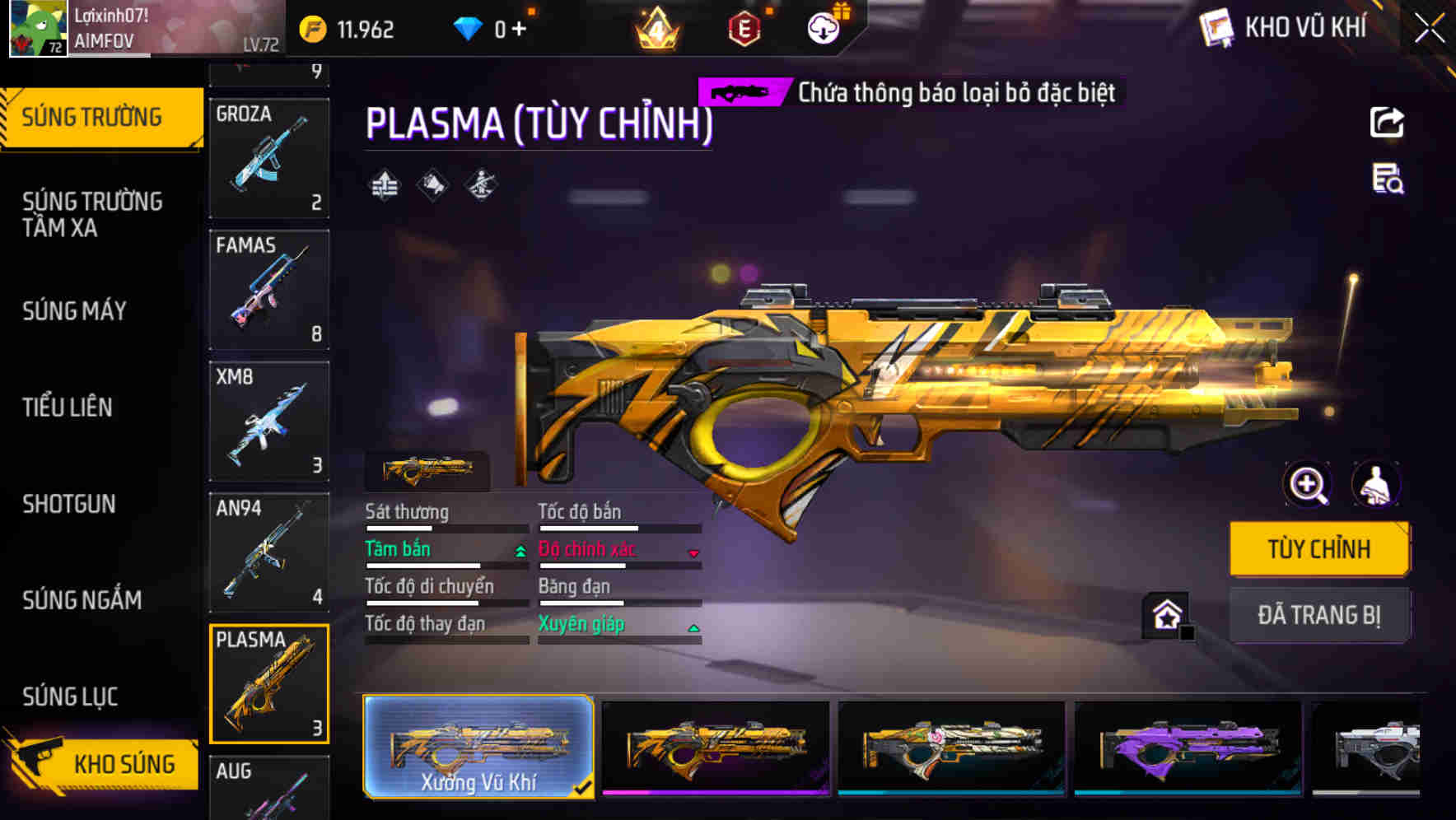Click the Đã Trang Bị equipped button
This screenshot has height=820, width=1456.
click(x=1318, y=615)
